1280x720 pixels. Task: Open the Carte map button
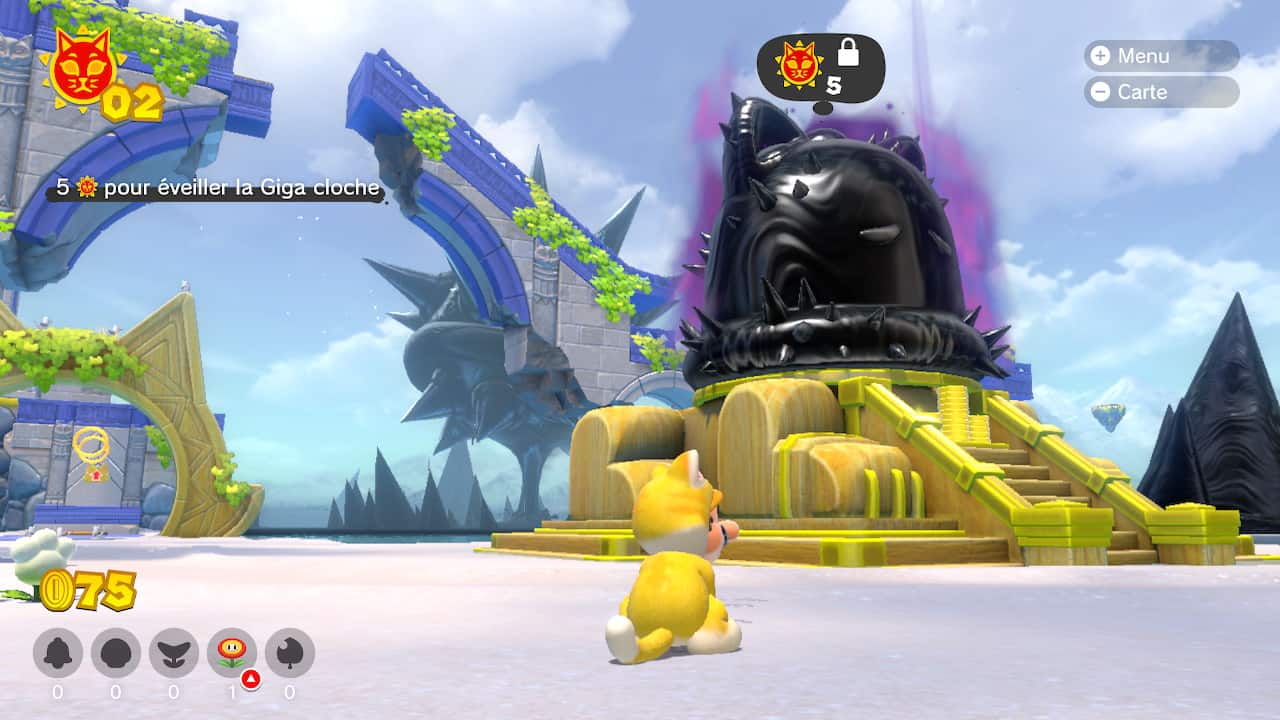(1160, 92)
